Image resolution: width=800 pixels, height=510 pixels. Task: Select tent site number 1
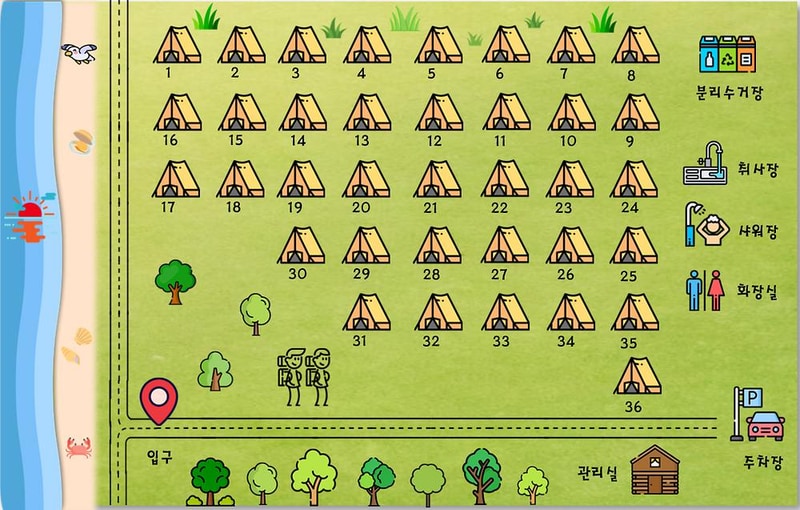coord(177,46)
